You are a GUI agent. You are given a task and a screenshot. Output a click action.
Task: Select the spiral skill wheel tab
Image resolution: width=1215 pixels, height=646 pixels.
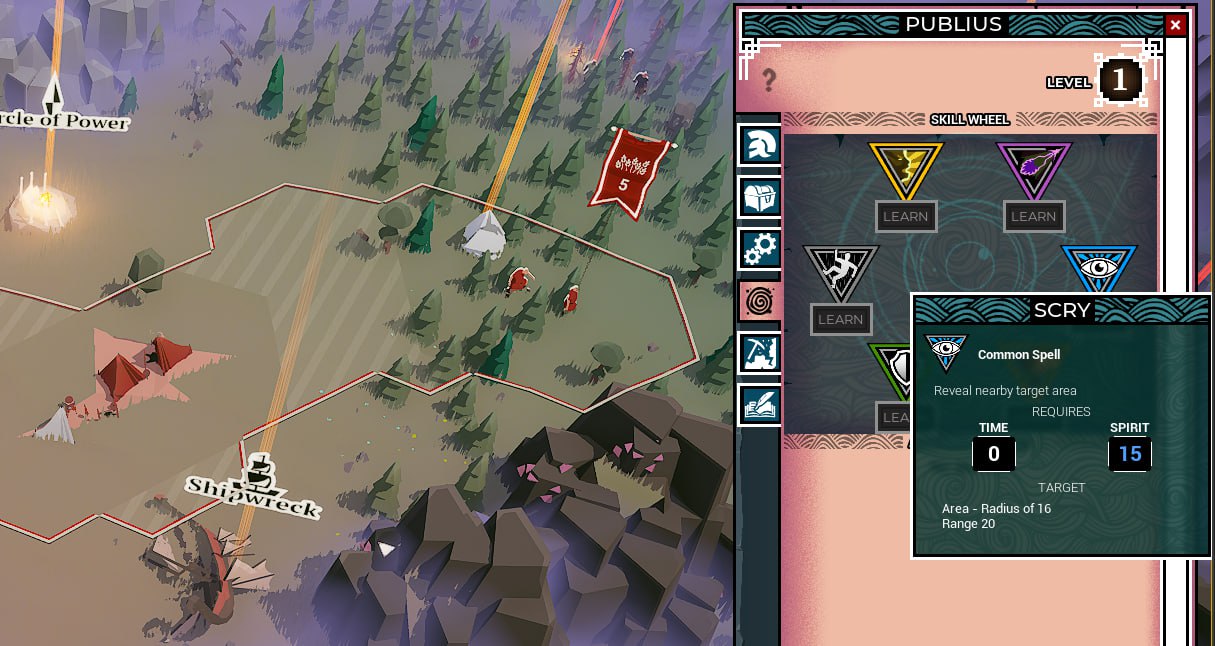(759, 300)
